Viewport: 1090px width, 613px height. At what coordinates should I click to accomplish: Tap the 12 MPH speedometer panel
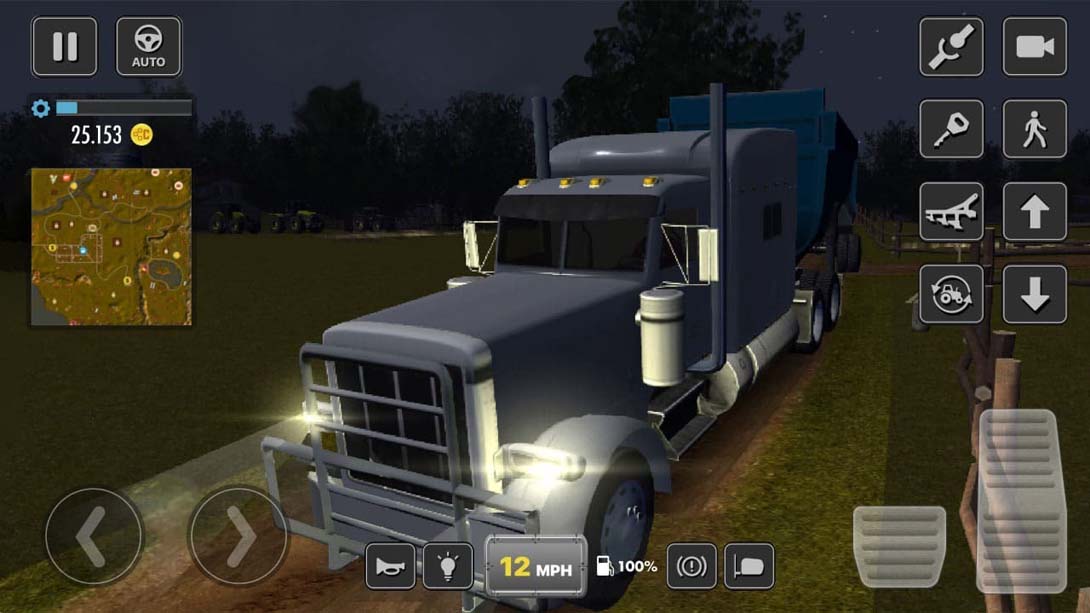536,567
